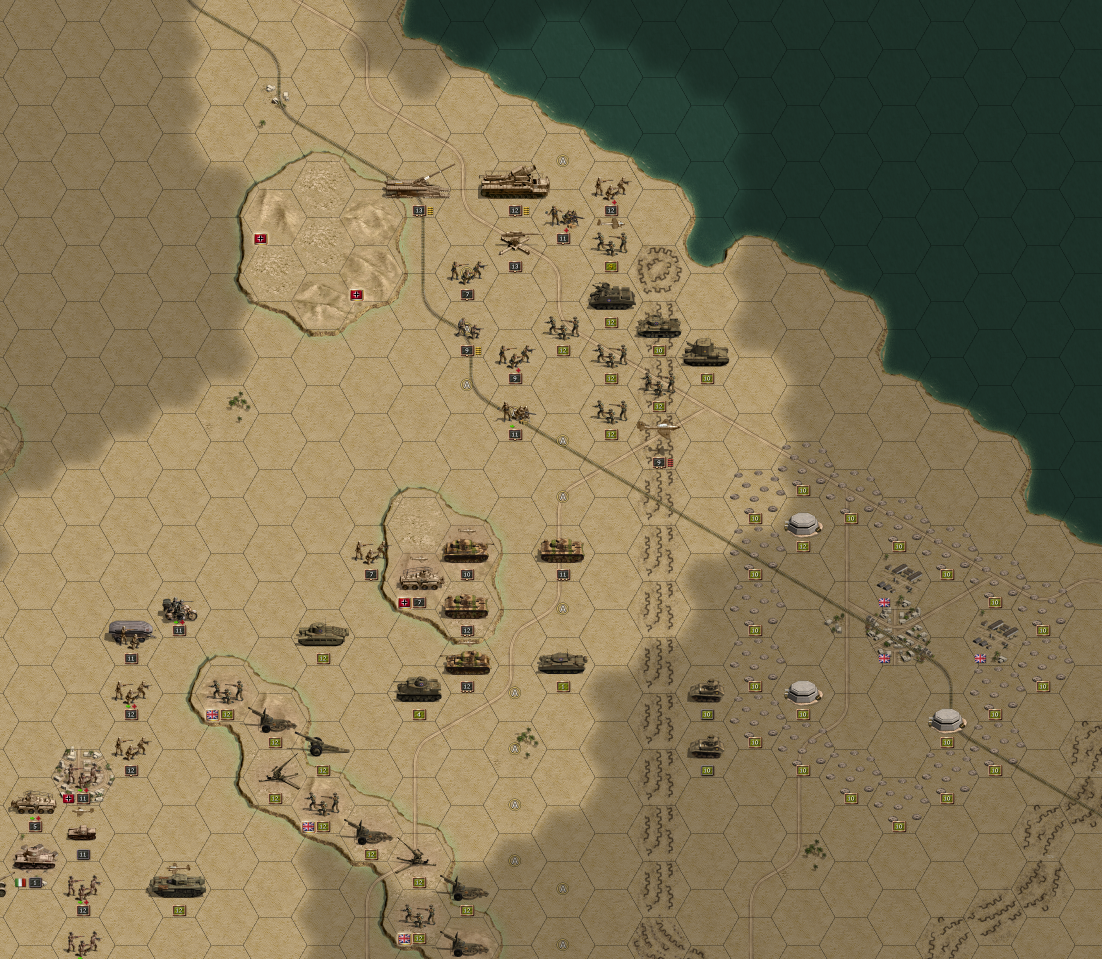Select the covered supply truck unit
Image resolution: width=1102 pixels, height=959 pixels.
point(131,632)
